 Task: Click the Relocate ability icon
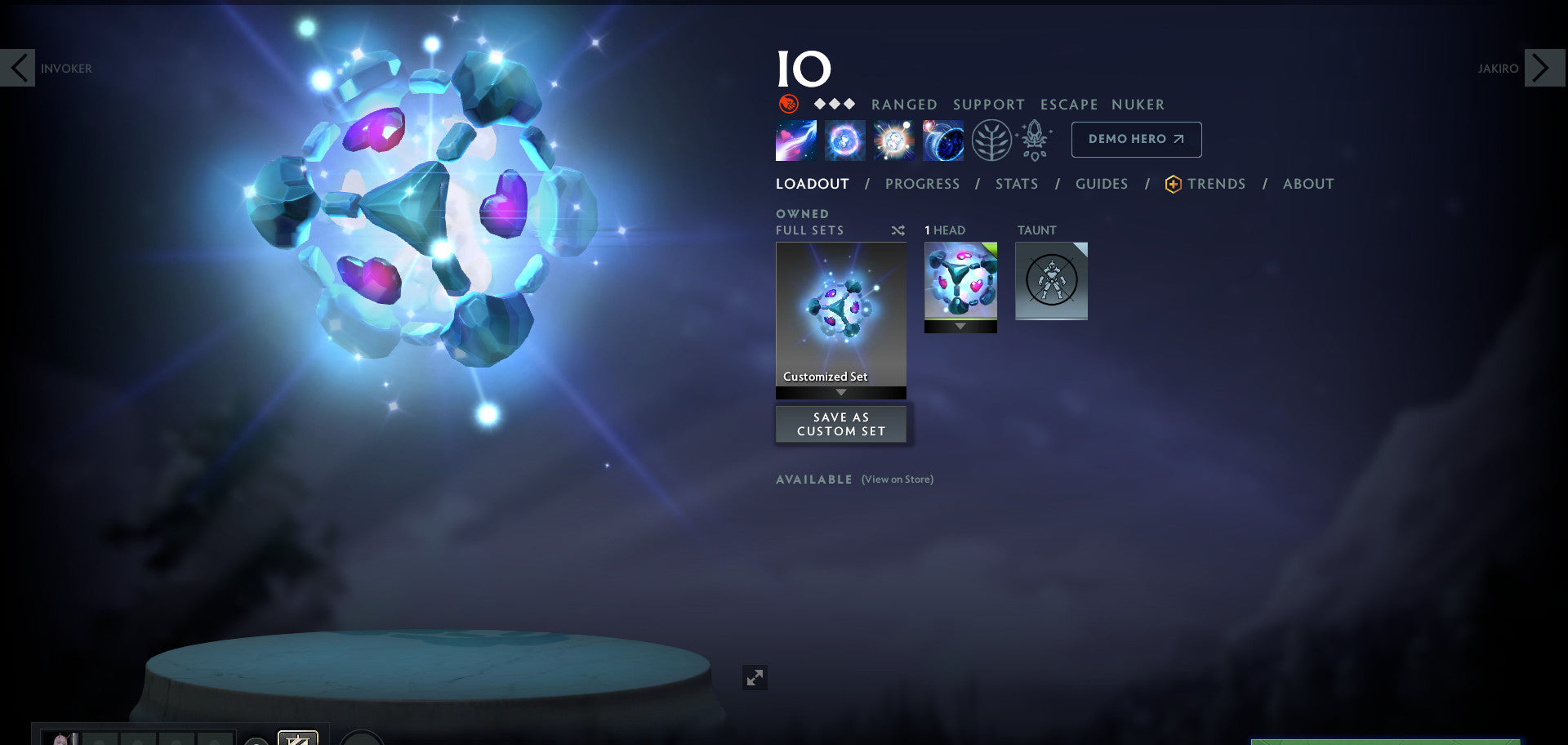(943, 140)
